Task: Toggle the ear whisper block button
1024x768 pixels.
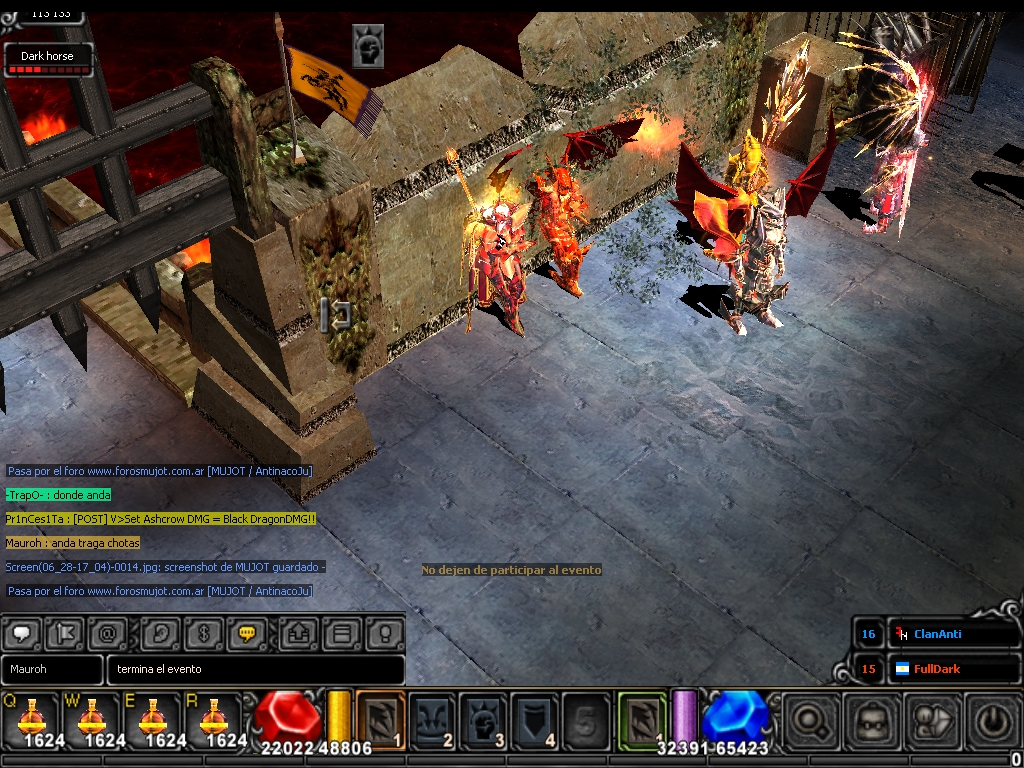Action: 160,633
